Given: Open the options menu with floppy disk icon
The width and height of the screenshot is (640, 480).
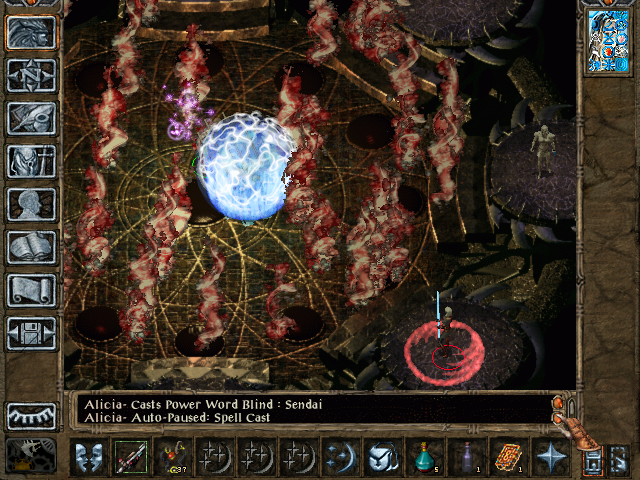Looking at the screenshot, I should (x=31, y=333).
